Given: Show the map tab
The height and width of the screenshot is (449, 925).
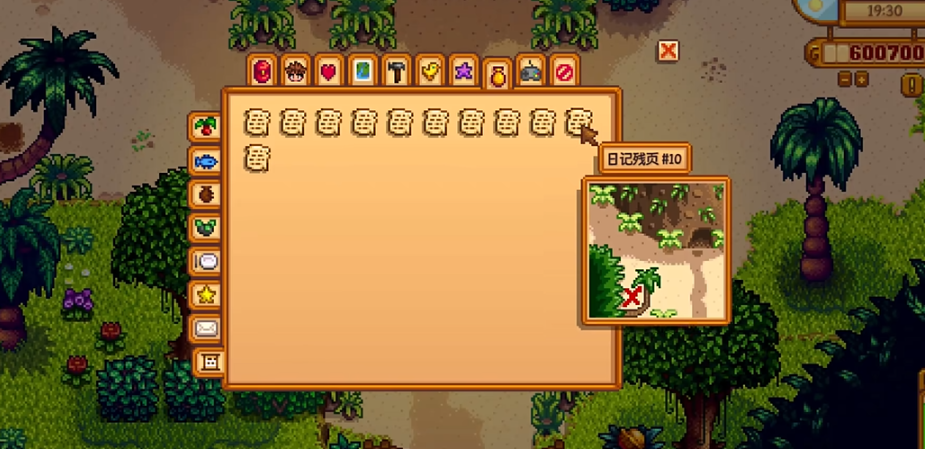Looking at the screenshot, I should [x=363, y=71].
